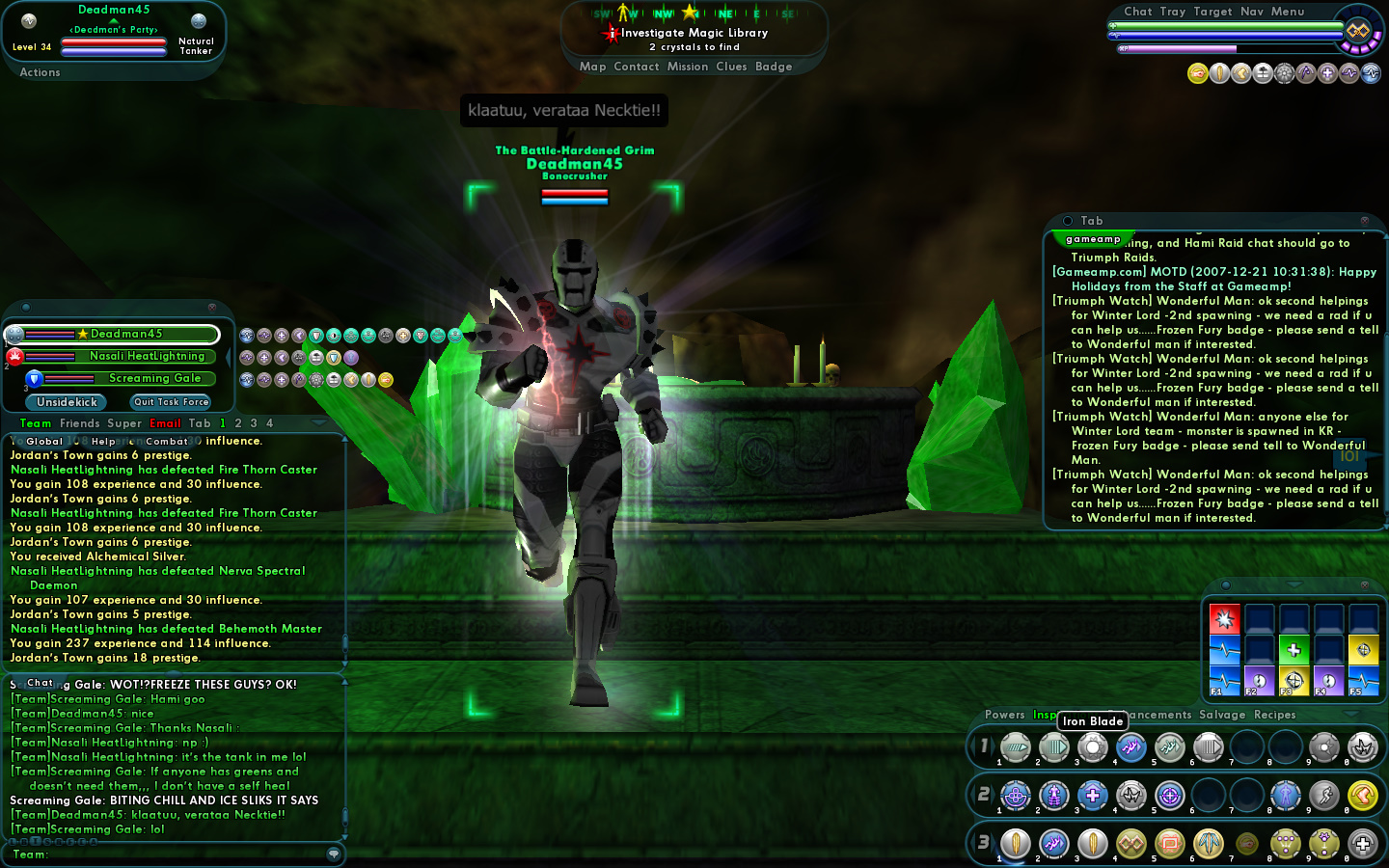This screenshot has height=868, width=1389.
Task: Toggle the power Tray
Action: pyautogui.click(x=1172, y=12)
